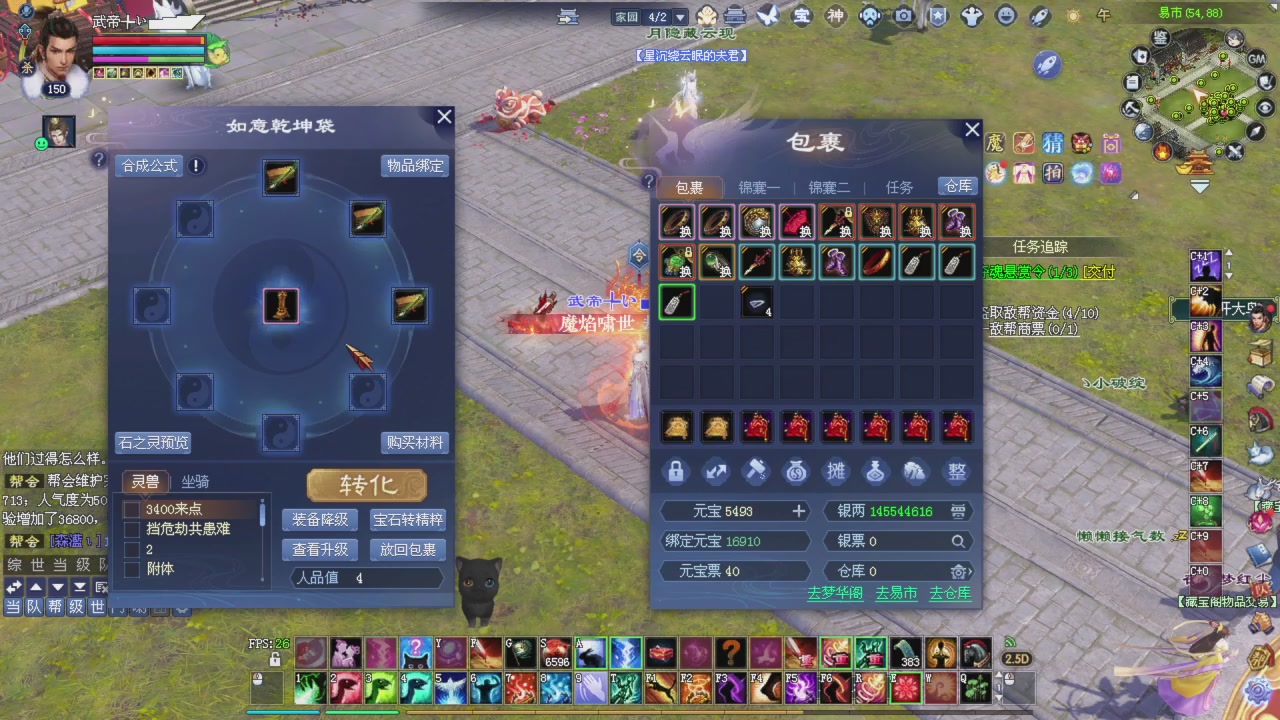Select the lock icon in the bag toolbar

coord(676,472)
